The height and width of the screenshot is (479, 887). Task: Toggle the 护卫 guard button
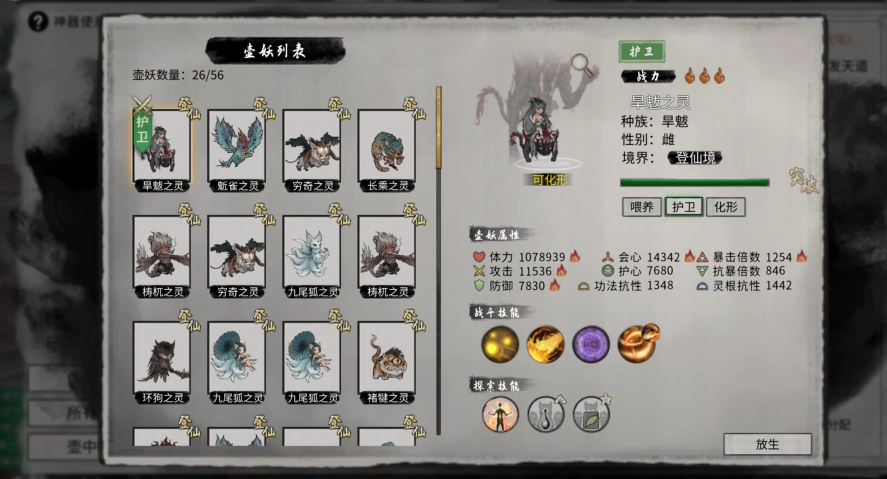coord(683,207)
